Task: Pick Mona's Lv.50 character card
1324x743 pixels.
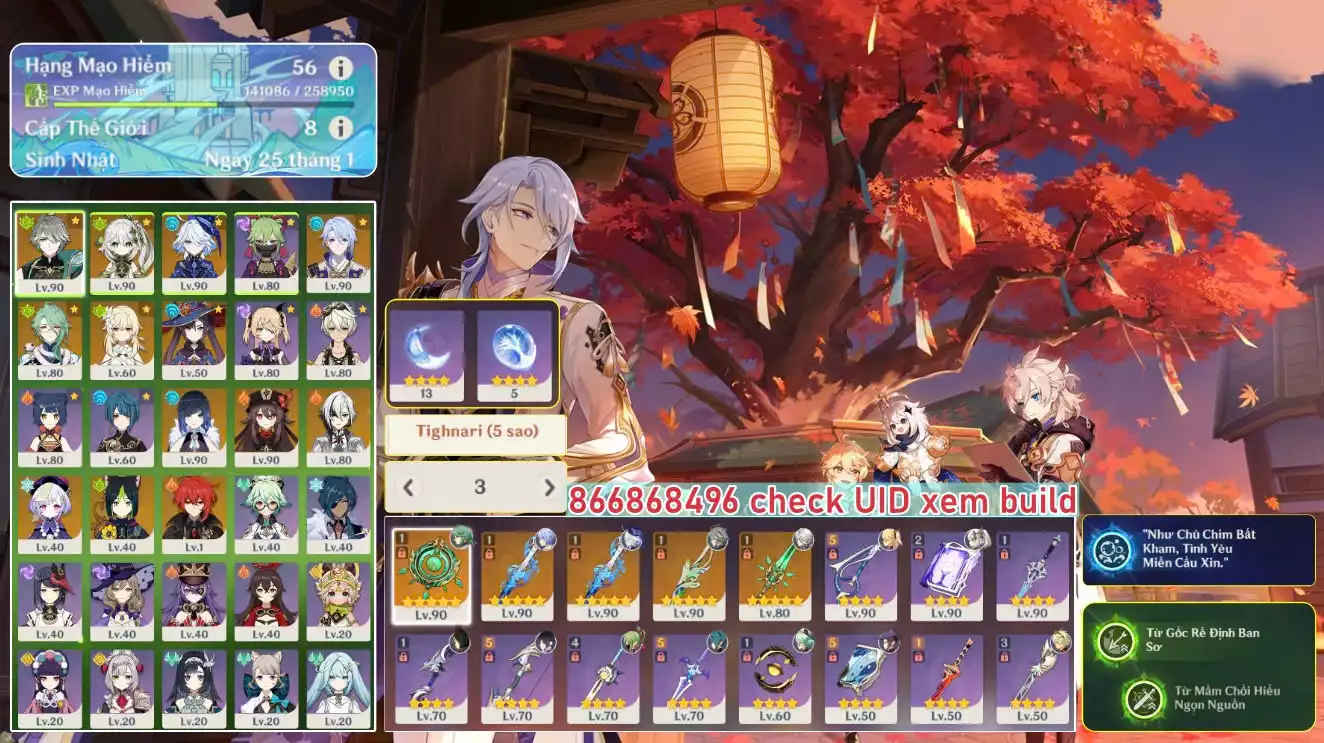Action: click(194, 341)
